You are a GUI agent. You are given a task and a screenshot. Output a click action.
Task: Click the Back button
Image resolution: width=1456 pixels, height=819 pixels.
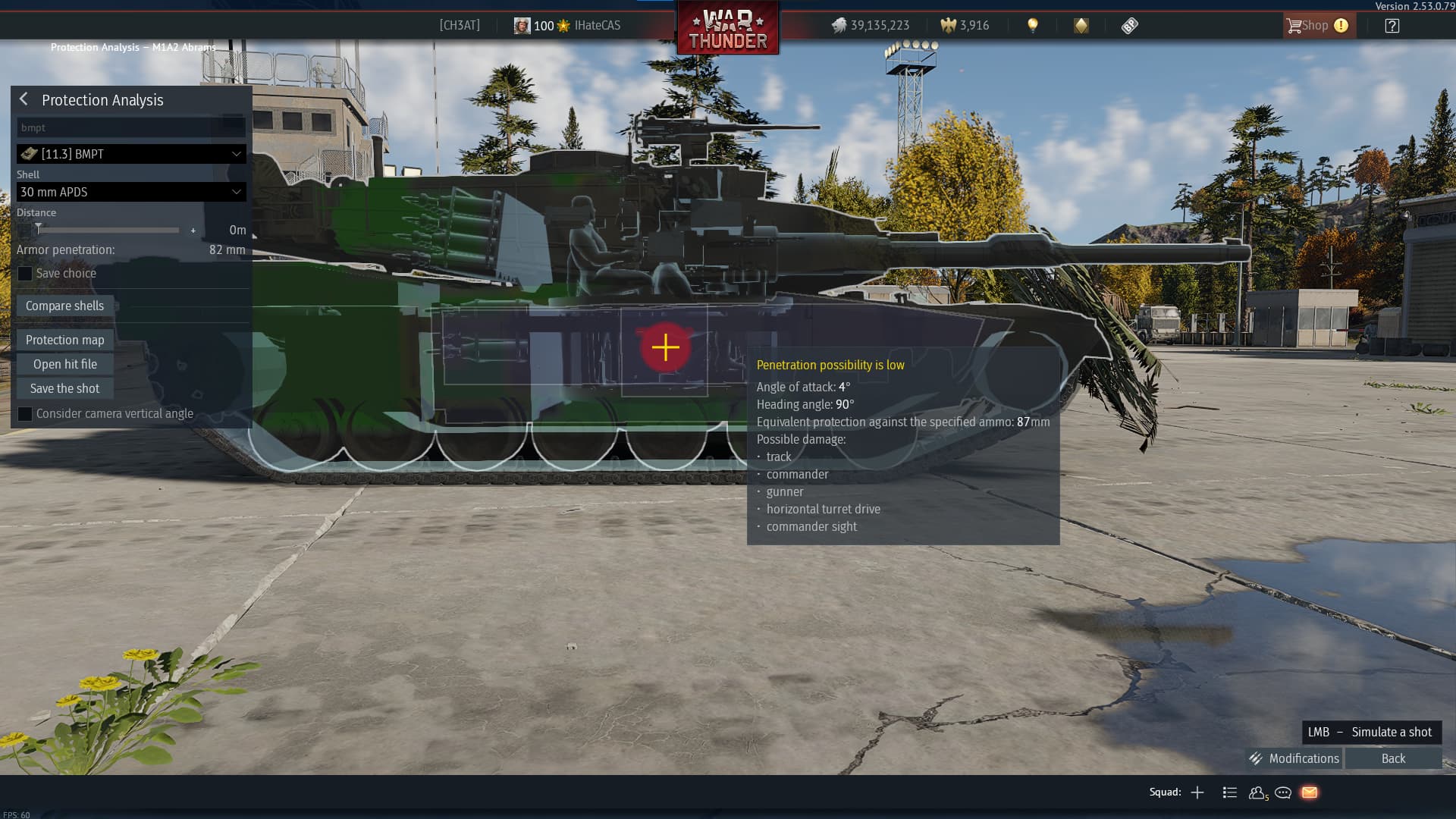1393,758
